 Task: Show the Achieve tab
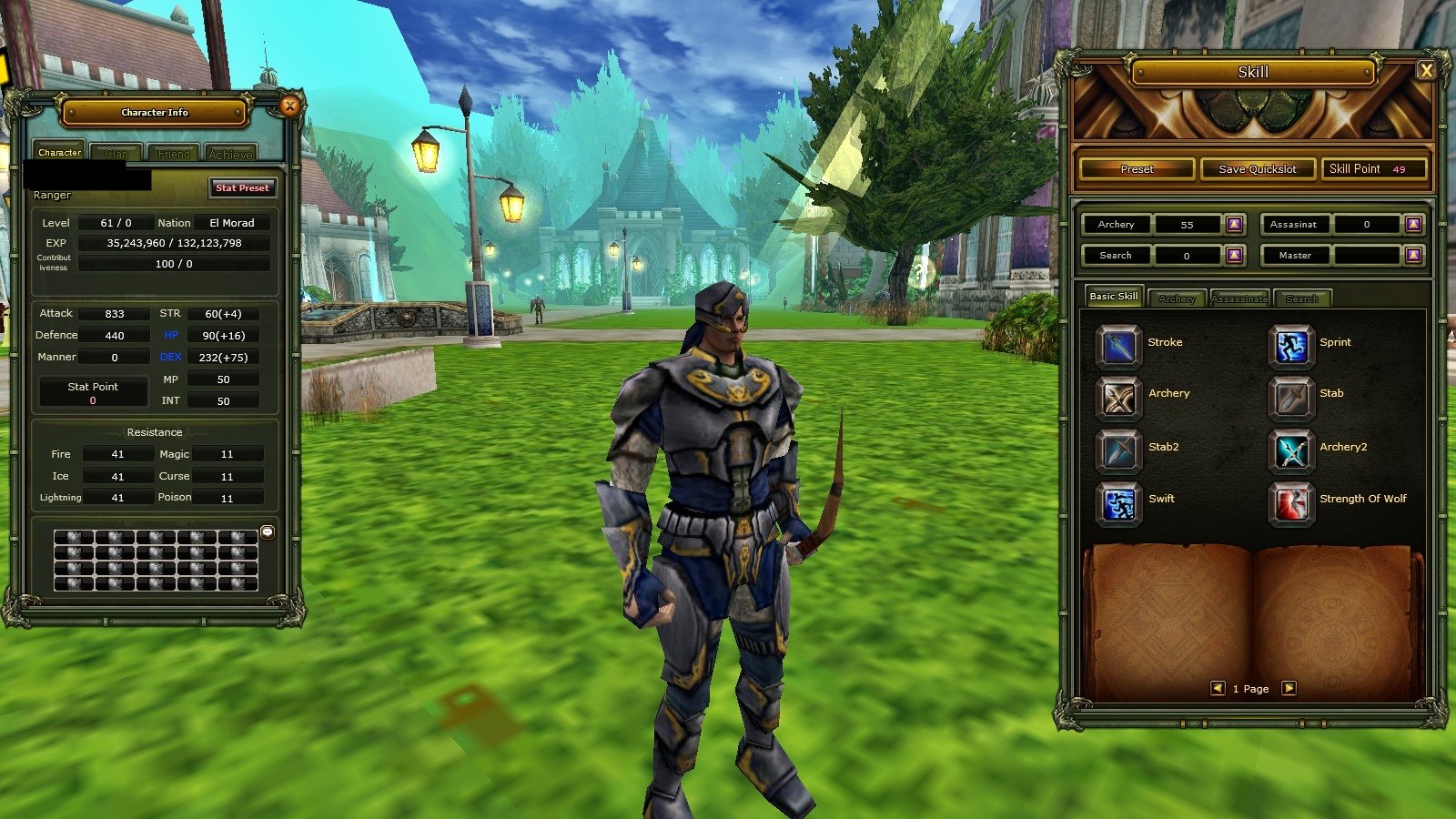pyautogui.click(x=230, y=154)
